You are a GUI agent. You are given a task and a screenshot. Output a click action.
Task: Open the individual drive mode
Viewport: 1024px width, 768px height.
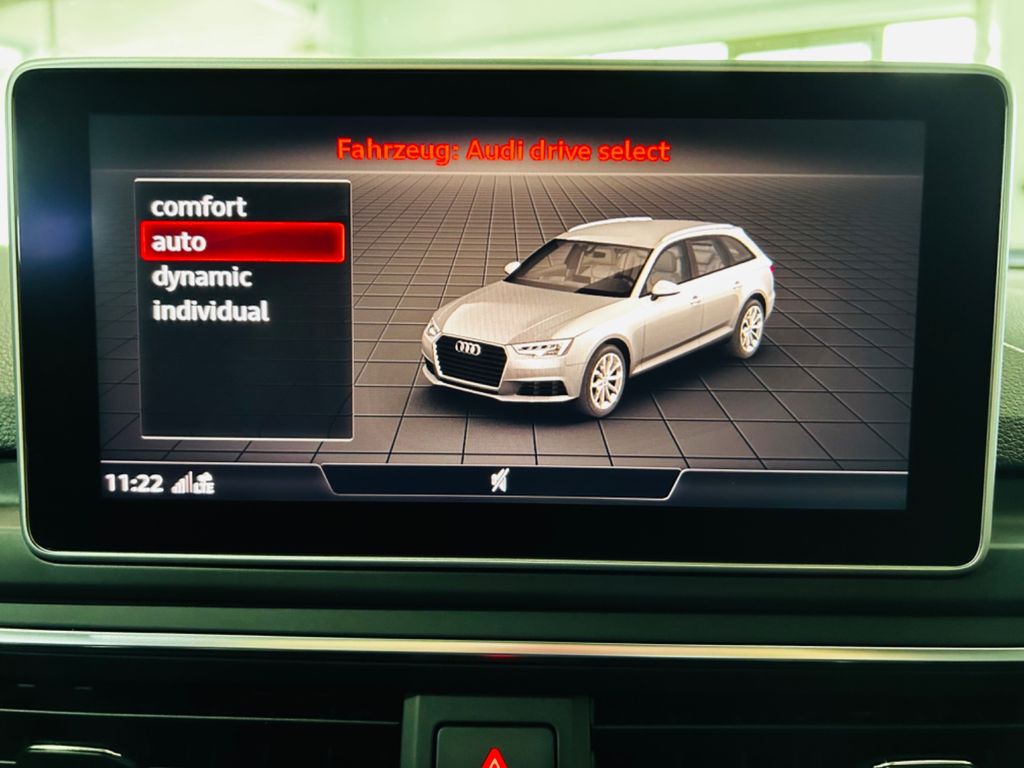[x=210, y=311]
